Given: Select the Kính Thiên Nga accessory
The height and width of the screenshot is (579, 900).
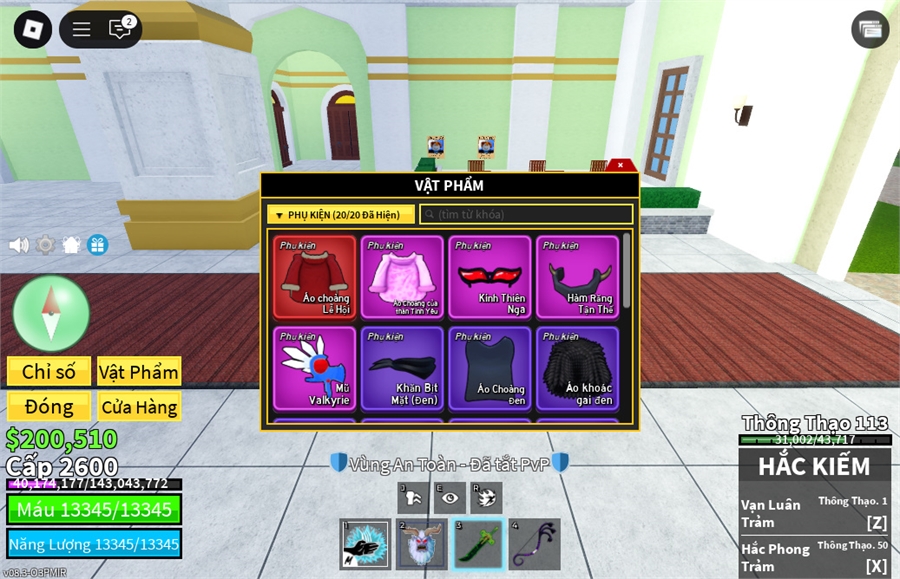Looking at the screenshot, I should pyautogui.click(x=489, y=277).
